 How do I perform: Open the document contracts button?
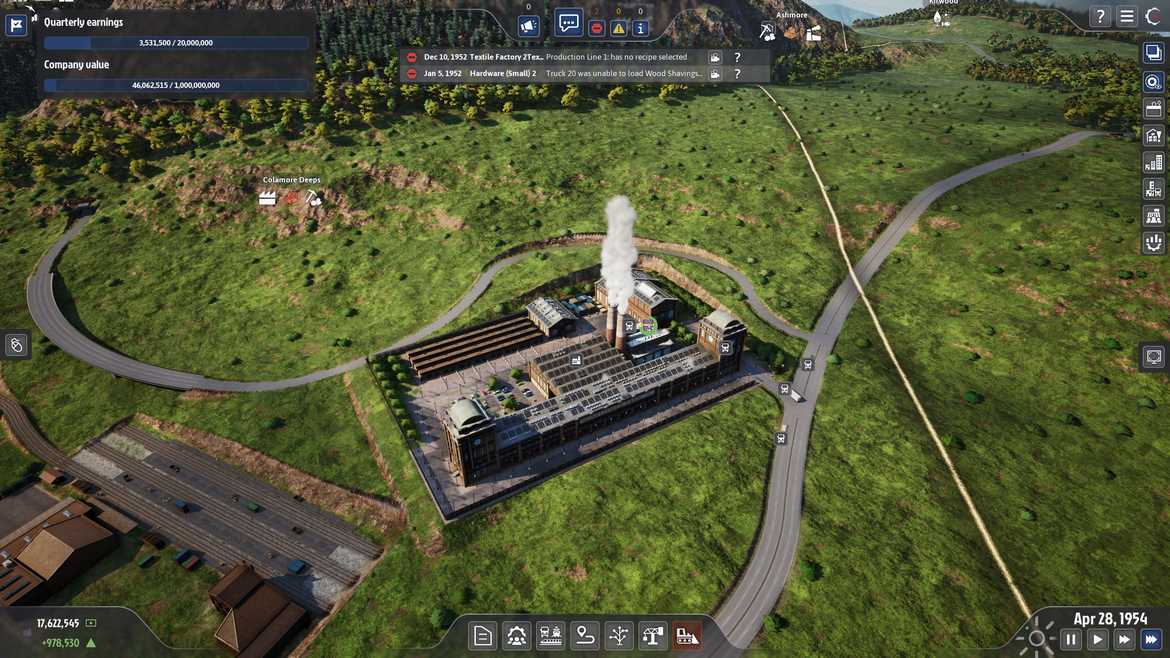pos(483,635)
